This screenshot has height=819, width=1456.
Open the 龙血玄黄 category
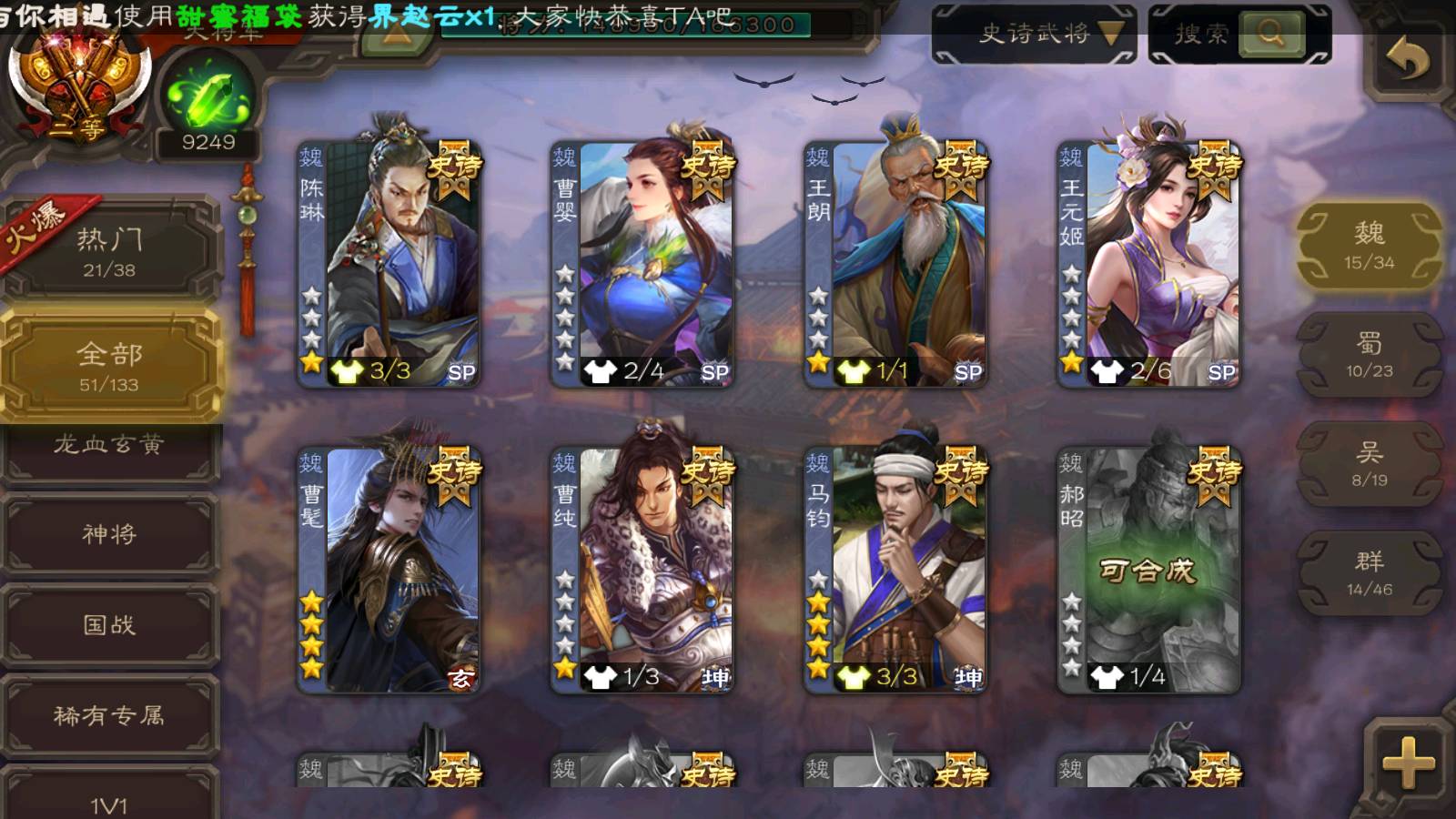tap(109, 446)
